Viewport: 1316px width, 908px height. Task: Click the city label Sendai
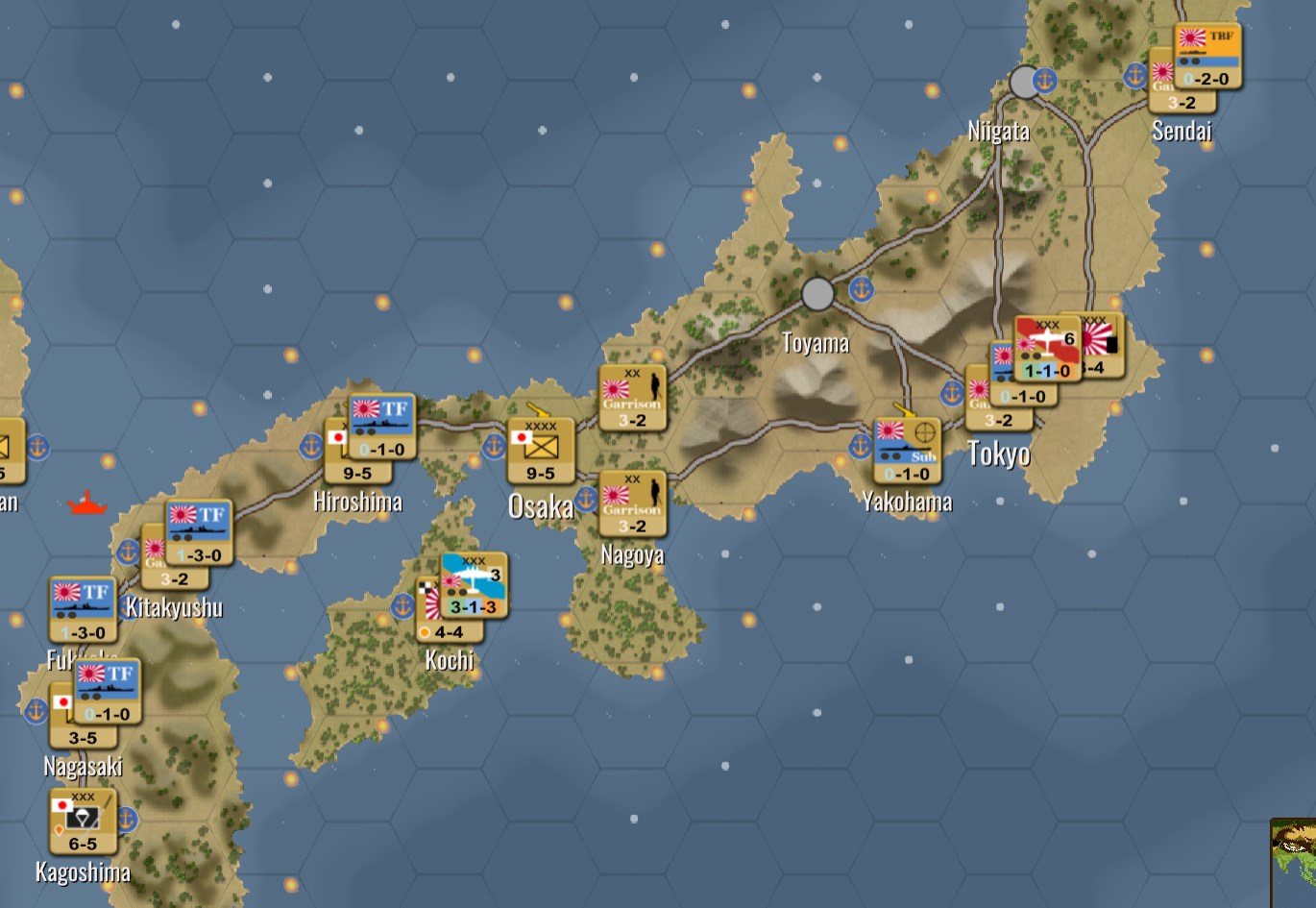[x=1182, y=132]
